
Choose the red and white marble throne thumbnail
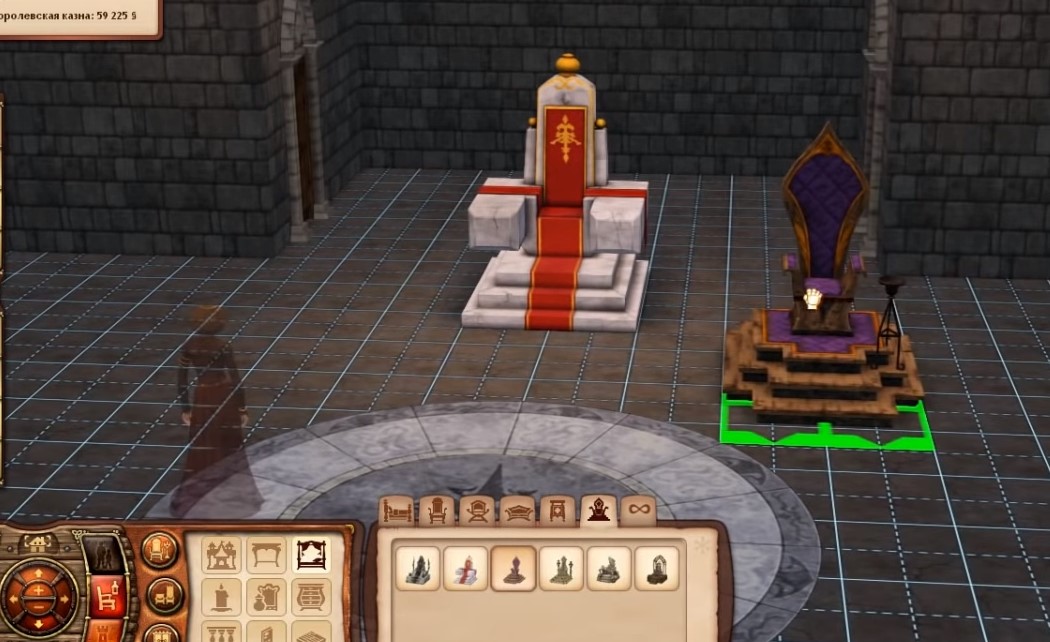tap(465, 568)
